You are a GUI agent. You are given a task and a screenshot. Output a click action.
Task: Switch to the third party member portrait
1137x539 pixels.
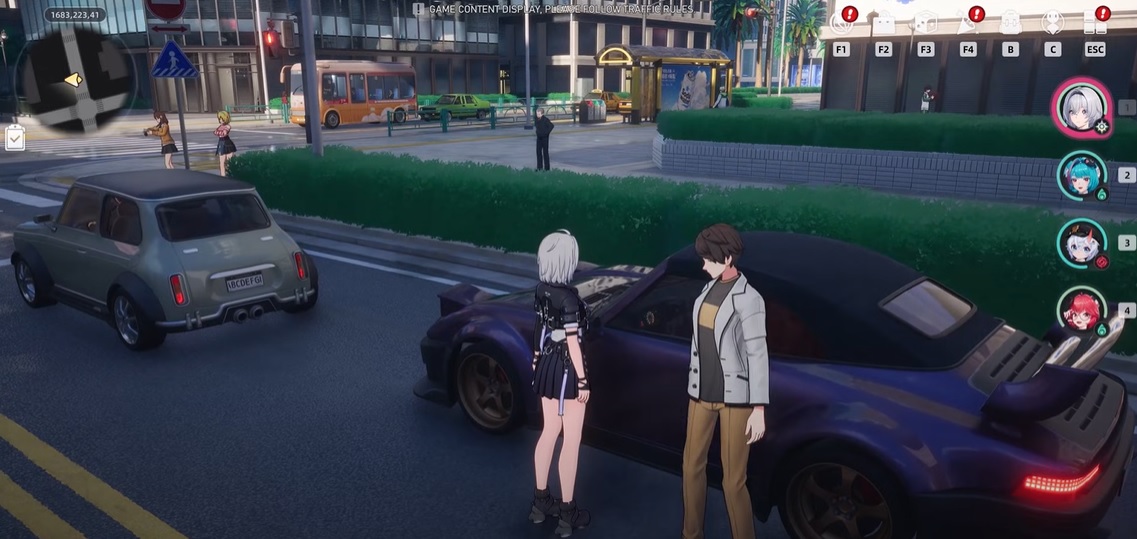pyautogui.click(x=1081, y=243)
